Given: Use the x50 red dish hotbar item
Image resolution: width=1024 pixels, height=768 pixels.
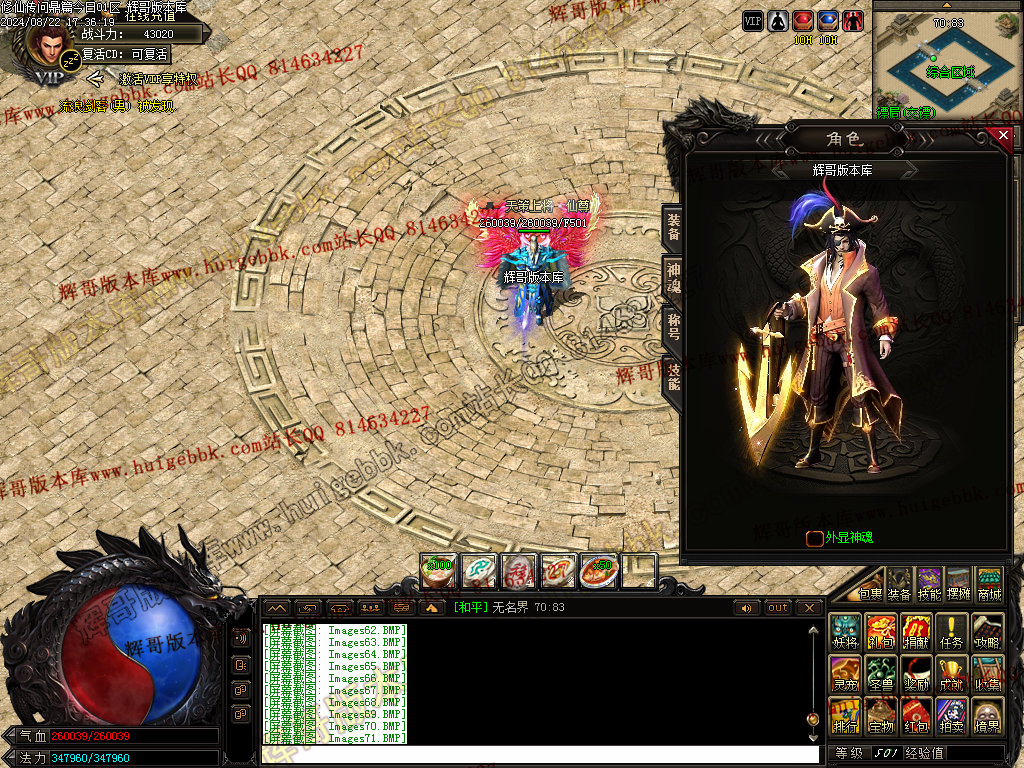Looking at the screenshot, I should [x=599, y=571].
